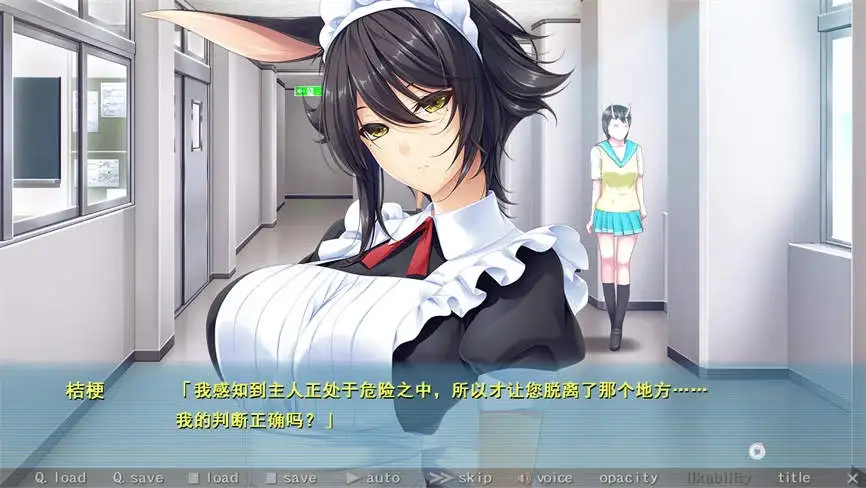This screenshot has width=866, height=488.
Task: Adjust the text box via opacity
Action: click(629, 478)
